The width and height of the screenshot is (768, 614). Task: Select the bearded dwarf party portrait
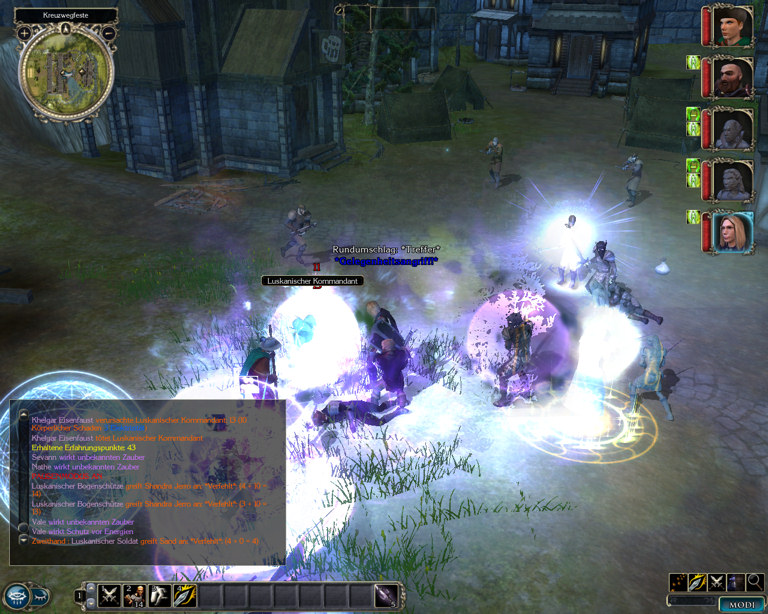[732, 76]
